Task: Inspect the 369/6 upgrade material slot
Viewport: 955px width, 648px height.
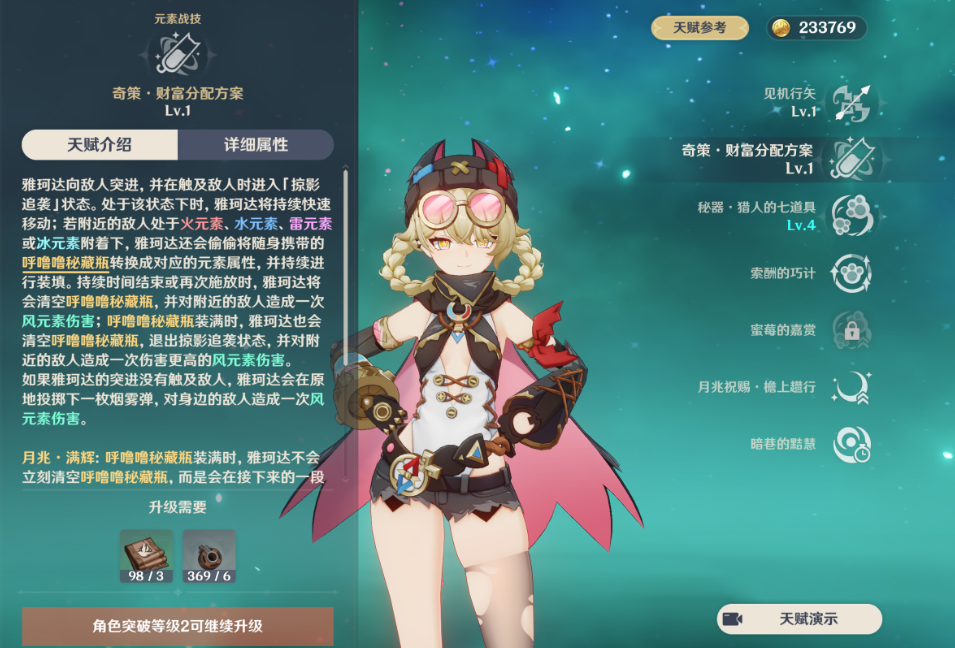Action: 209,556
